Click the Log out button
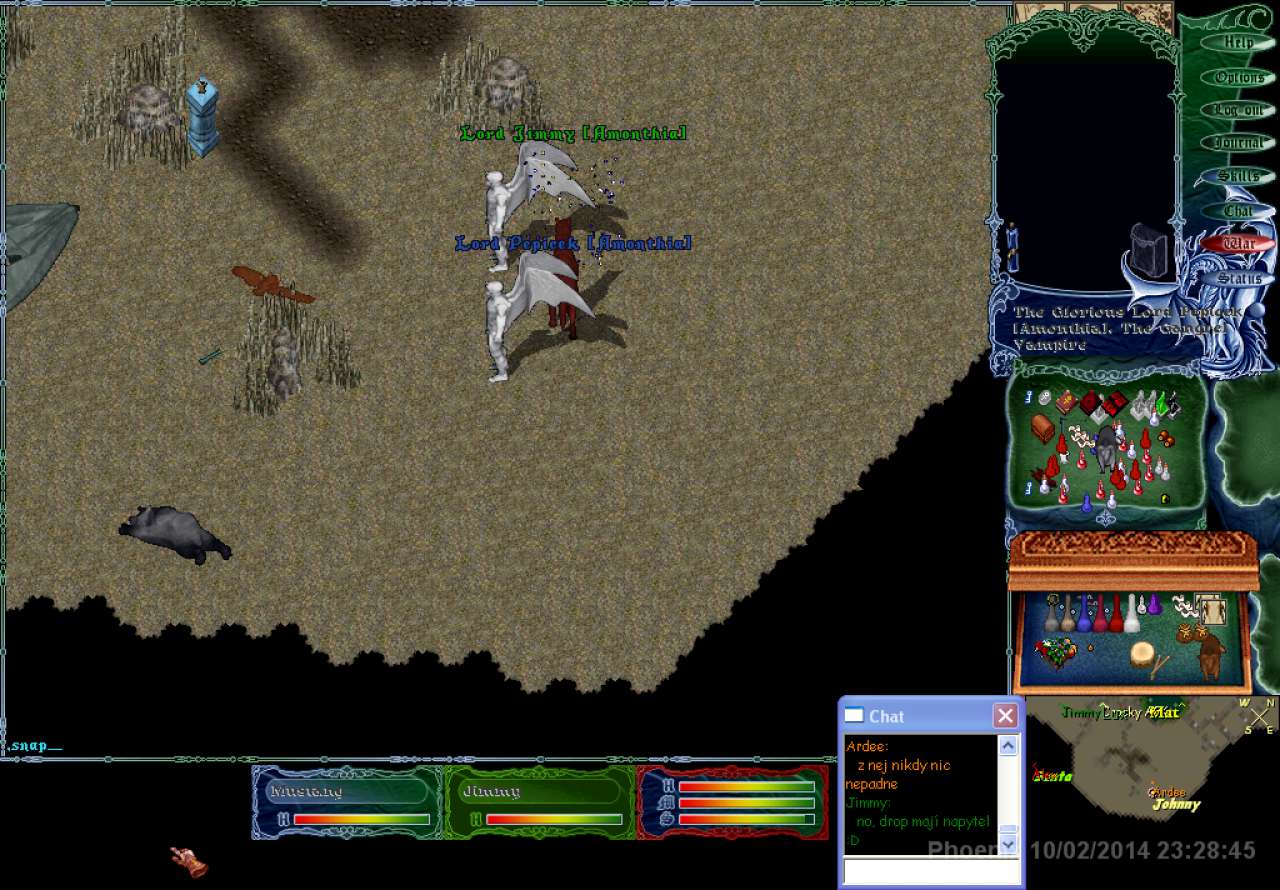Viewport: 1280px width, 890px height. click(x=1238, y=110)
